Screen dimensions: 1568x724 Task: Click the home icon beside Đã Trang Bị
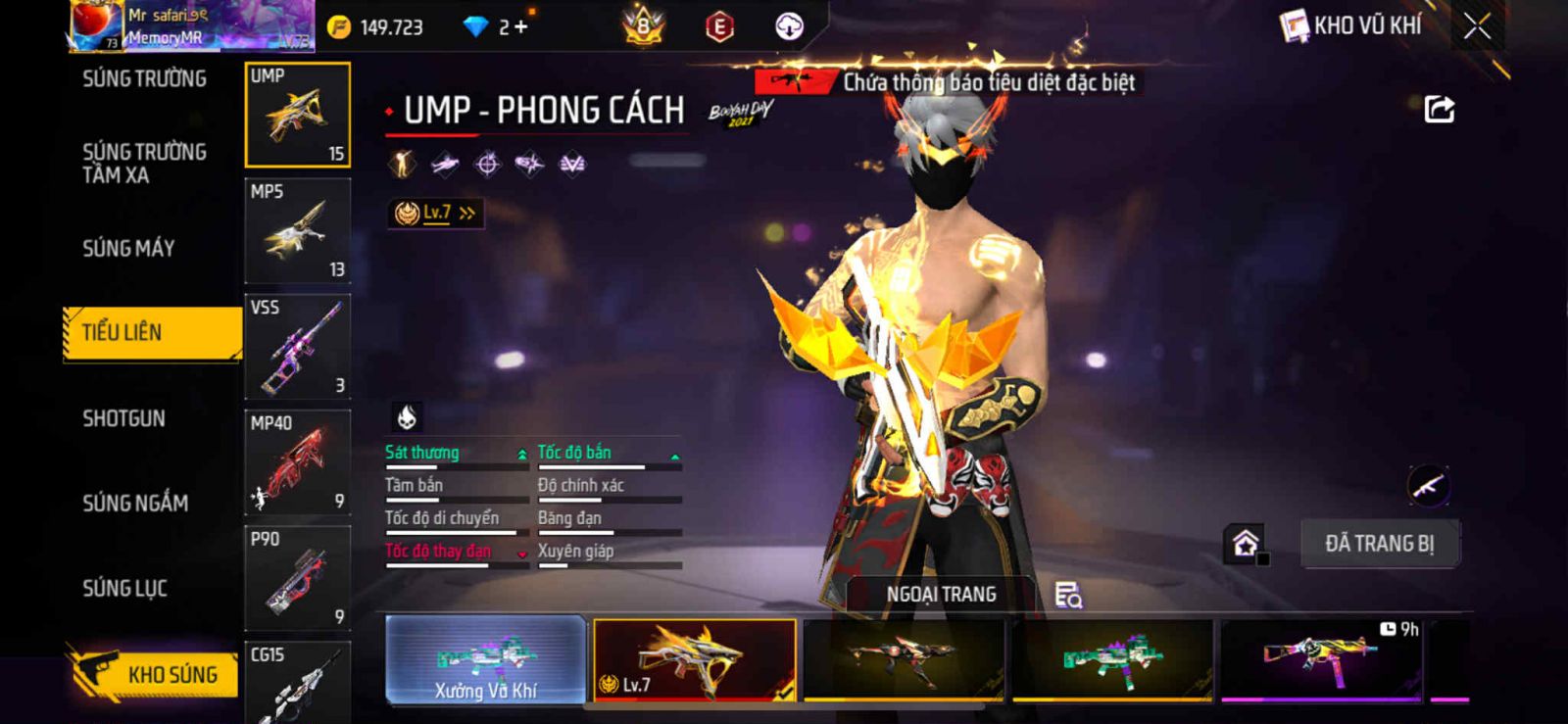[1246, 544]
